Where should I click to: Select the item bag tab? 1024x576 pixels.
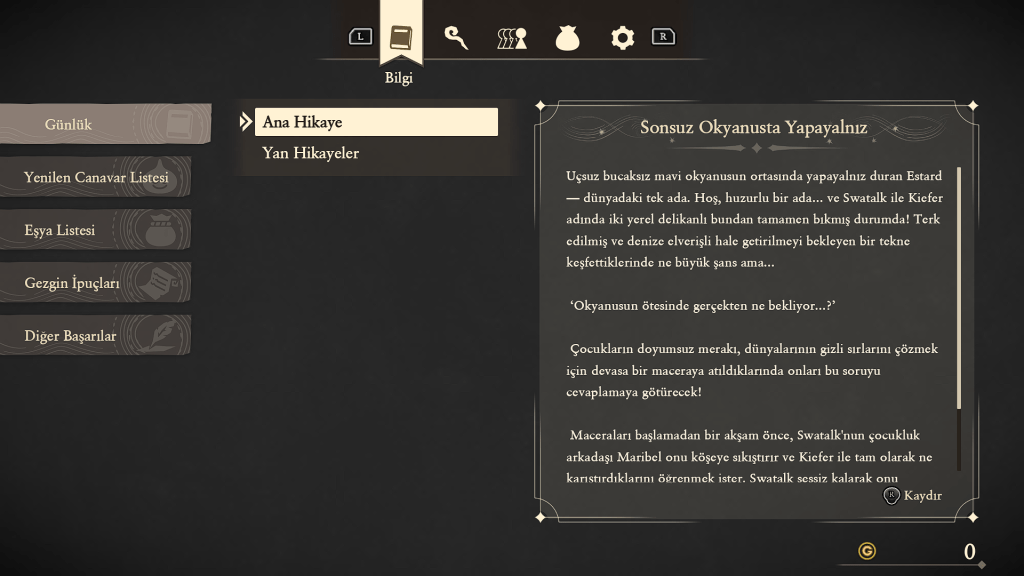(567, 38)
